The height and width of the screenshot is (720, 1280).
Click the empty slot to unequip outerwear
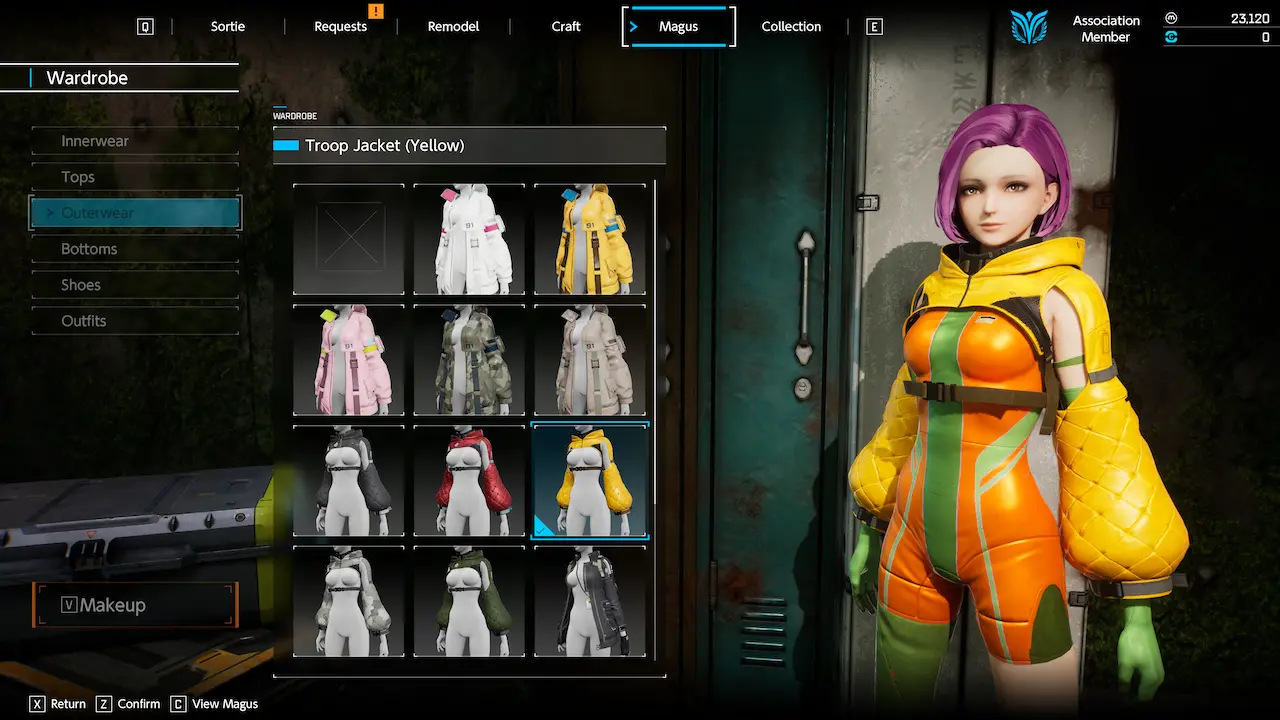click(x=348, y=238)
